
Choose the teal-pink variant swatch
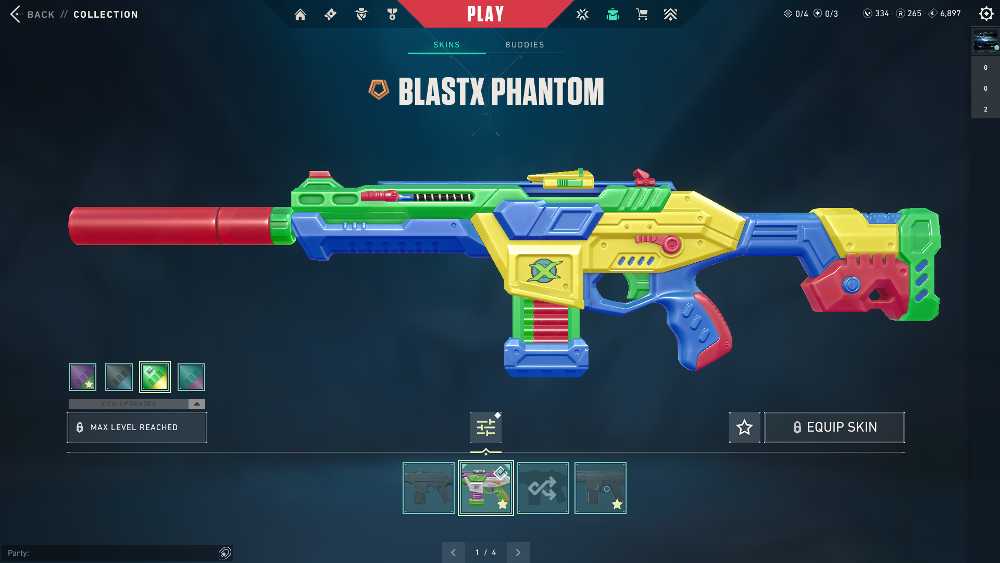[x=191, y=377]
